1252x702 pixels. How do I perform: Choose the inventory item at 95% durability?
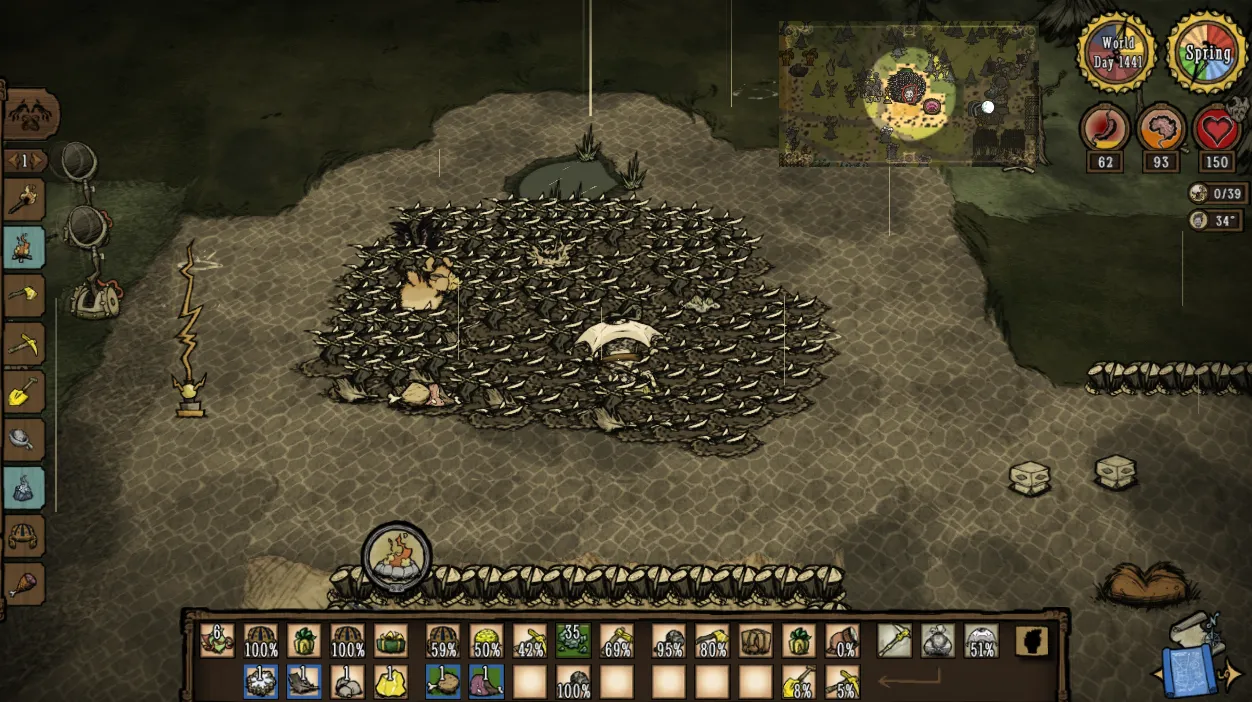[x=669, y=641]
